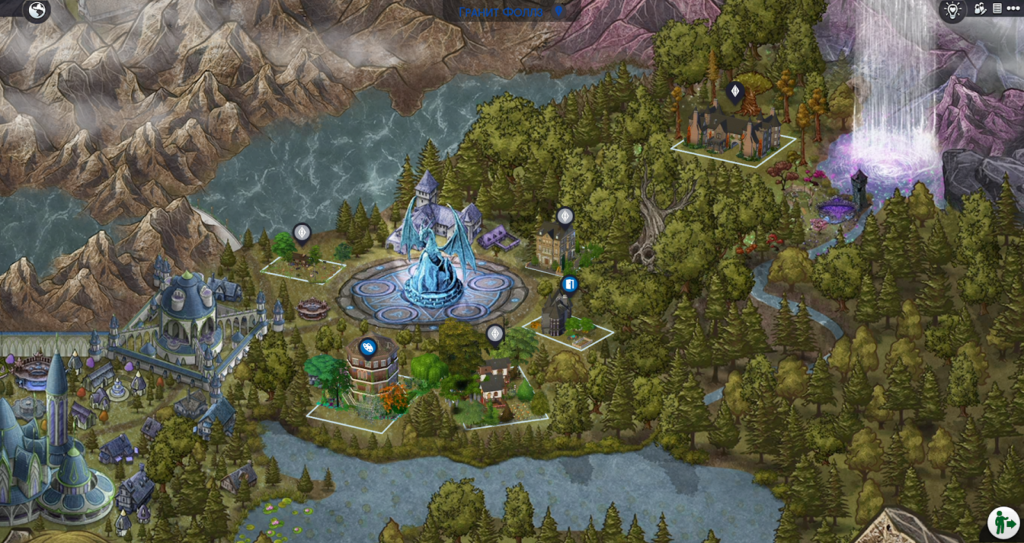Select the blue venue pin on the round tower
Screen dimensions: 1024x543
pyautogui.click(x=367, y=347)
